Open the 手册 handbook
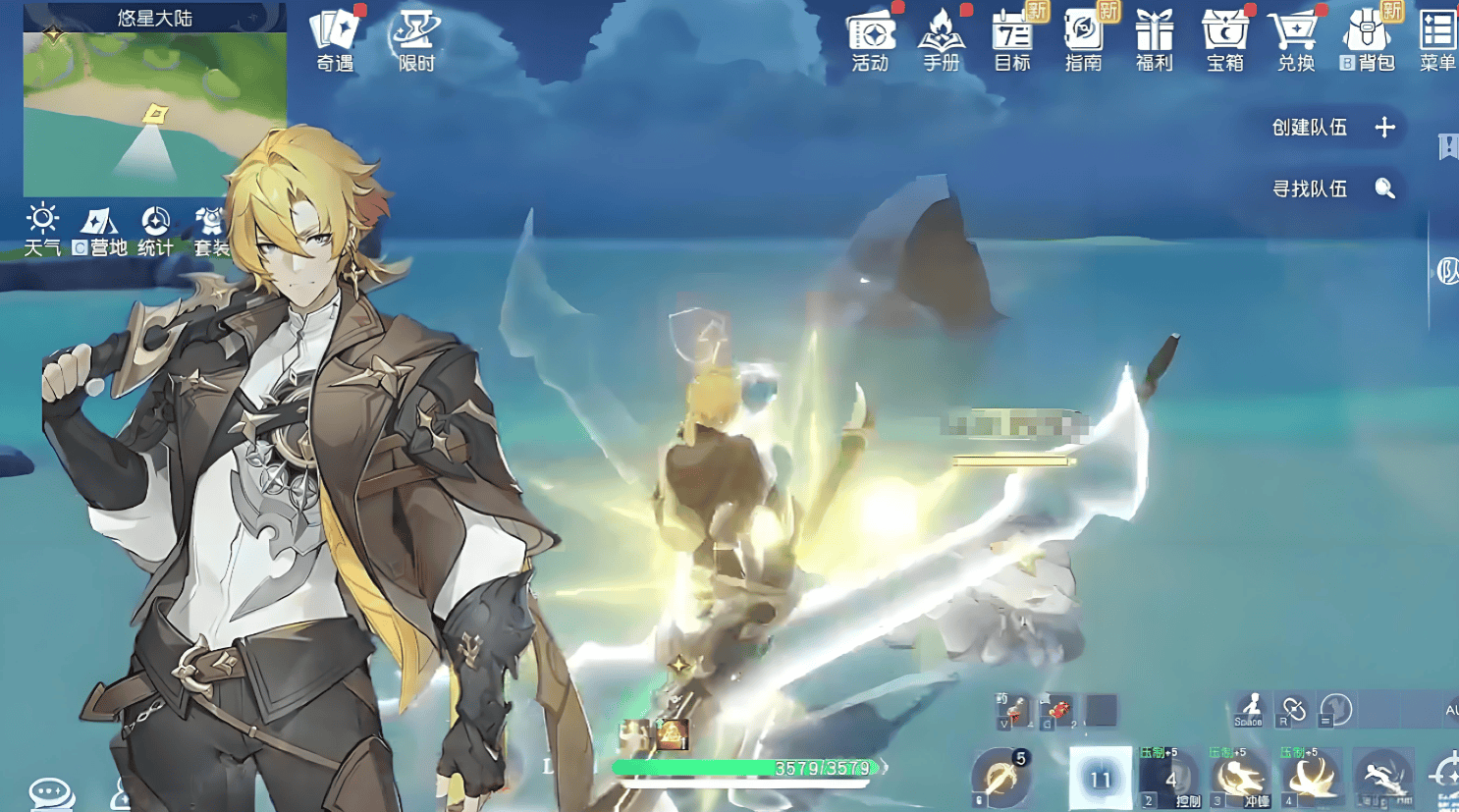Viewport: 1459px width, 812px height. click(942, 40)
